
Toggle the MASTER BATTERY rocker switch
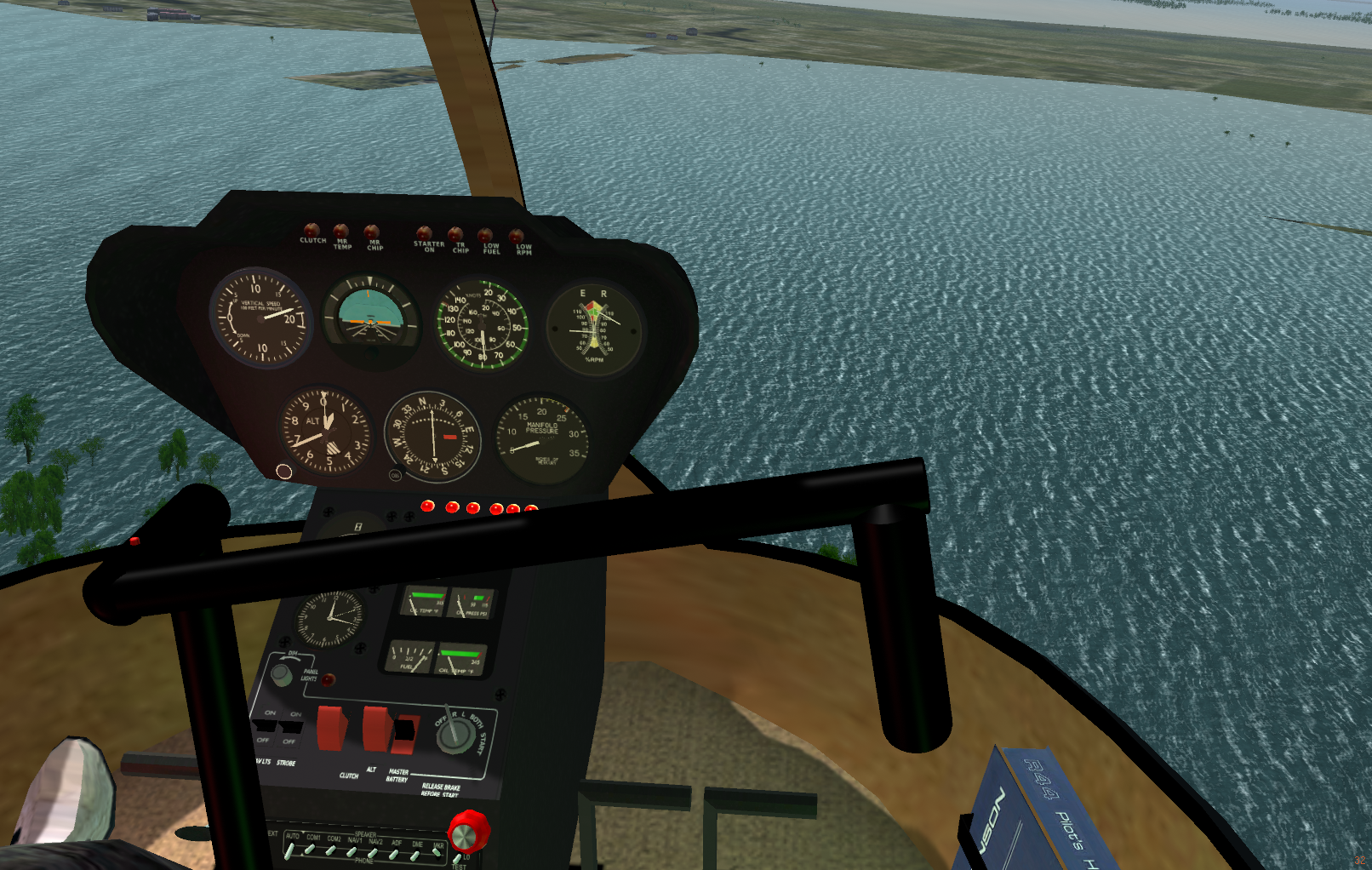[x=404, y=730]
